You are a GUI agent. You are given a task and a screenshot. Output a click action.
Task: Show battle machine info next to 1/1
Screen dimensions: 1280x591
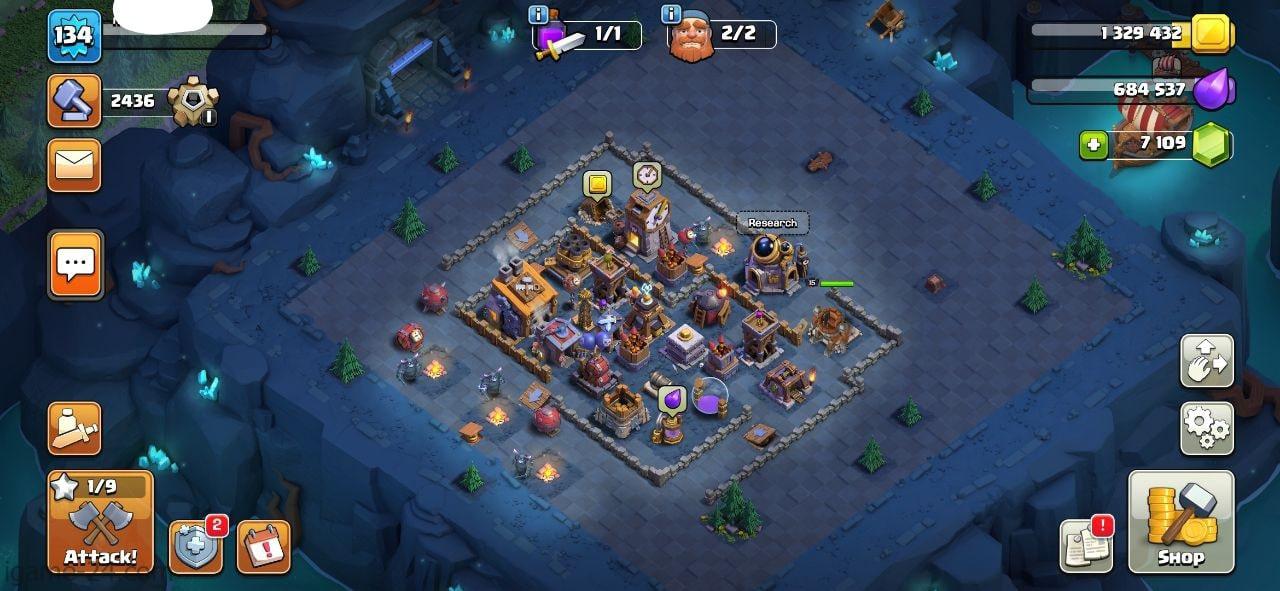[539, 14]
